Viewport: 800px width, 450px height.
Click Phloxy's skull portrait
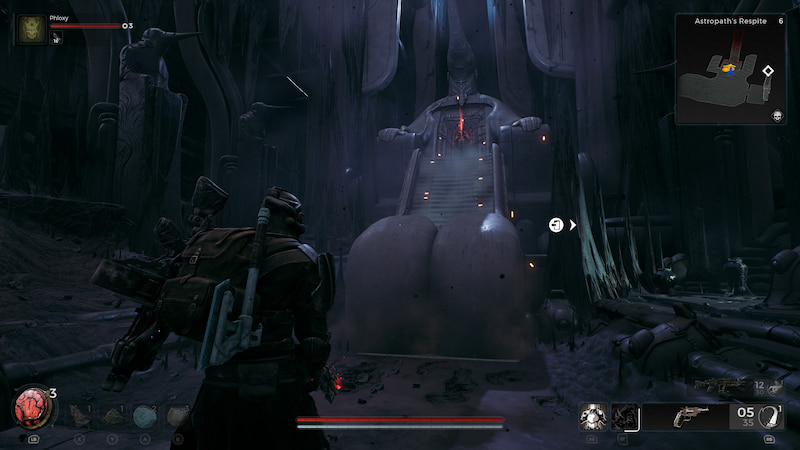coord(31,29)
